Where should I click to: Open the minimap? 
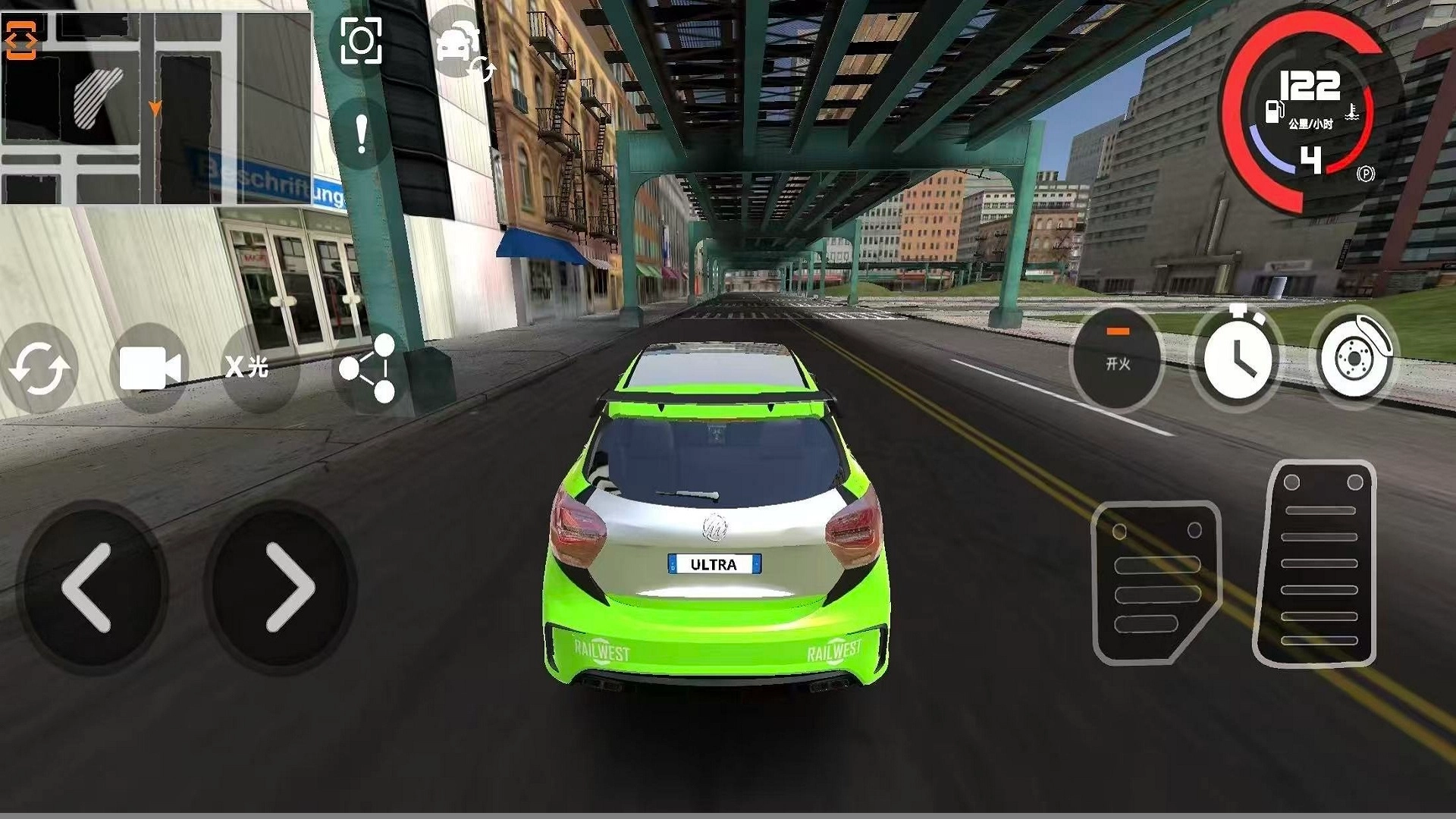click(x=155, y=106)
